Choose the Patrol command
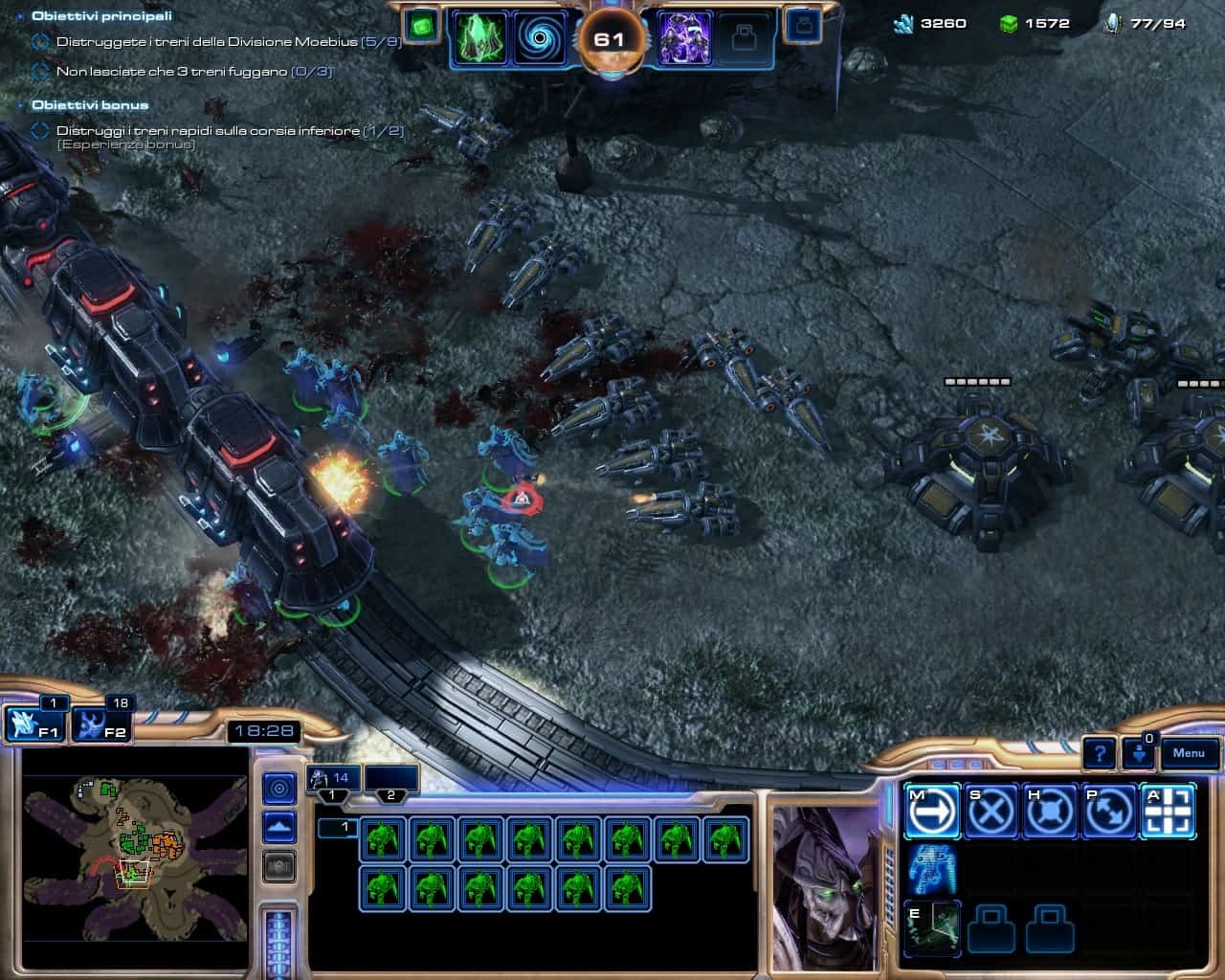Viewport: 1225px width, 980px height. (1109, 813)
